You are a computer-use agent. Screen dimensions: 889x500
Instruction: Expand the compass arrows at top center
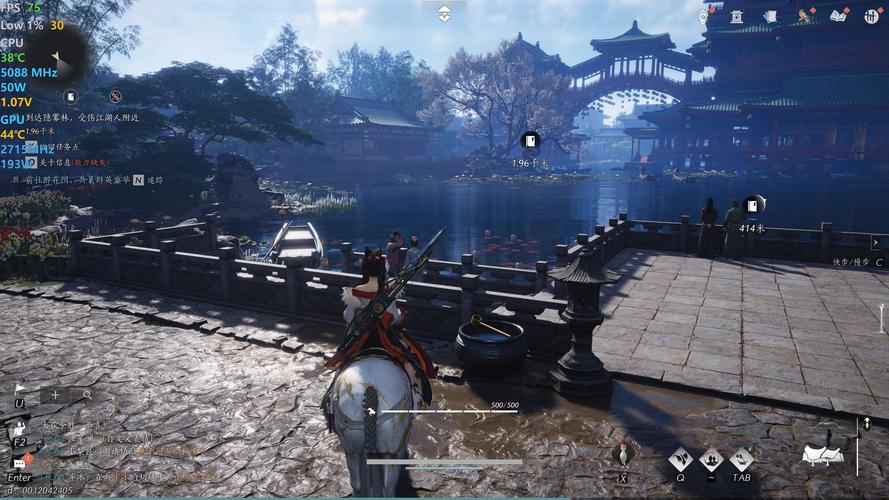(444, 12)
